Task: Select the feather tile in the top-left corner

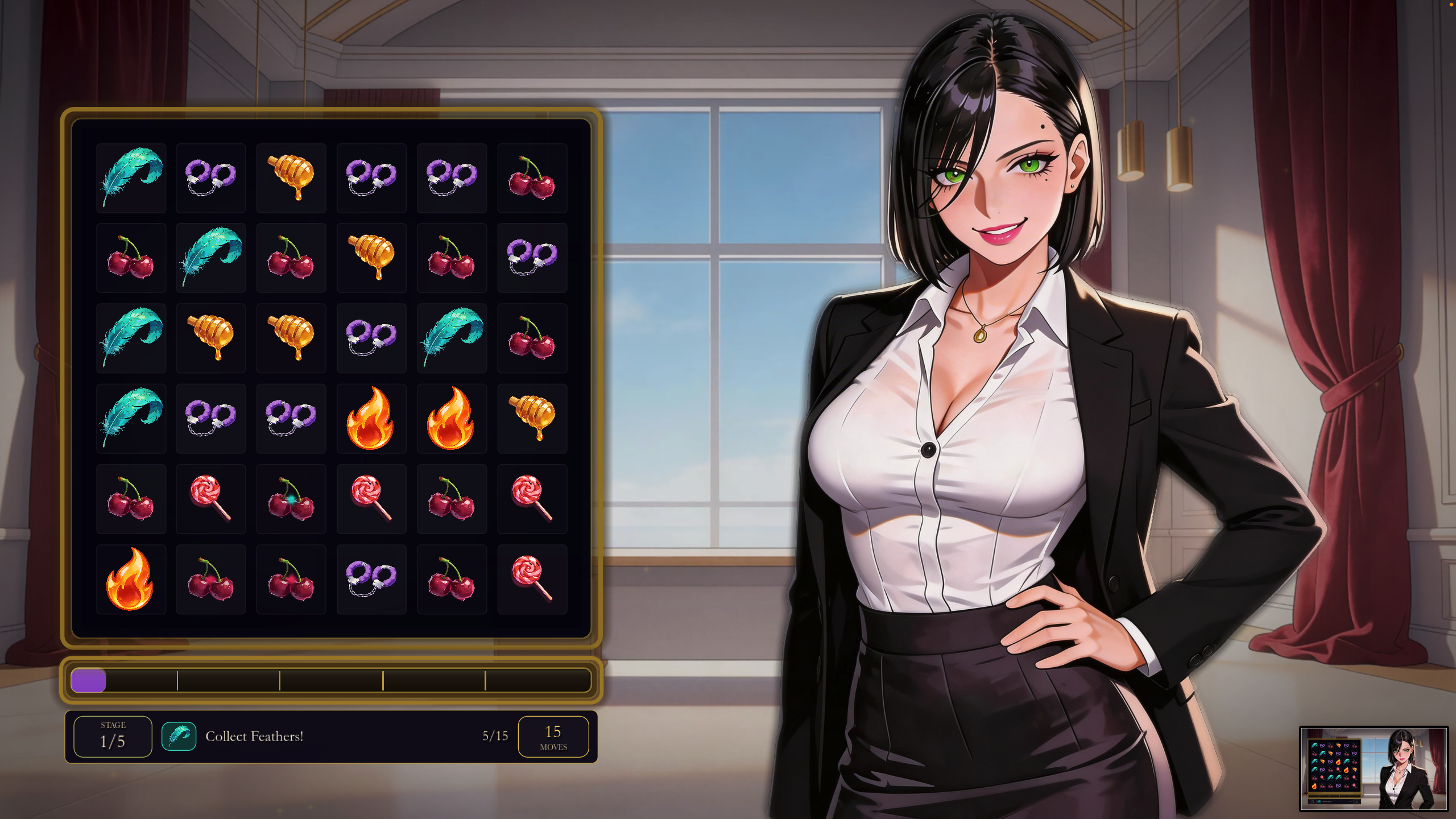Action: coord(131,177)
